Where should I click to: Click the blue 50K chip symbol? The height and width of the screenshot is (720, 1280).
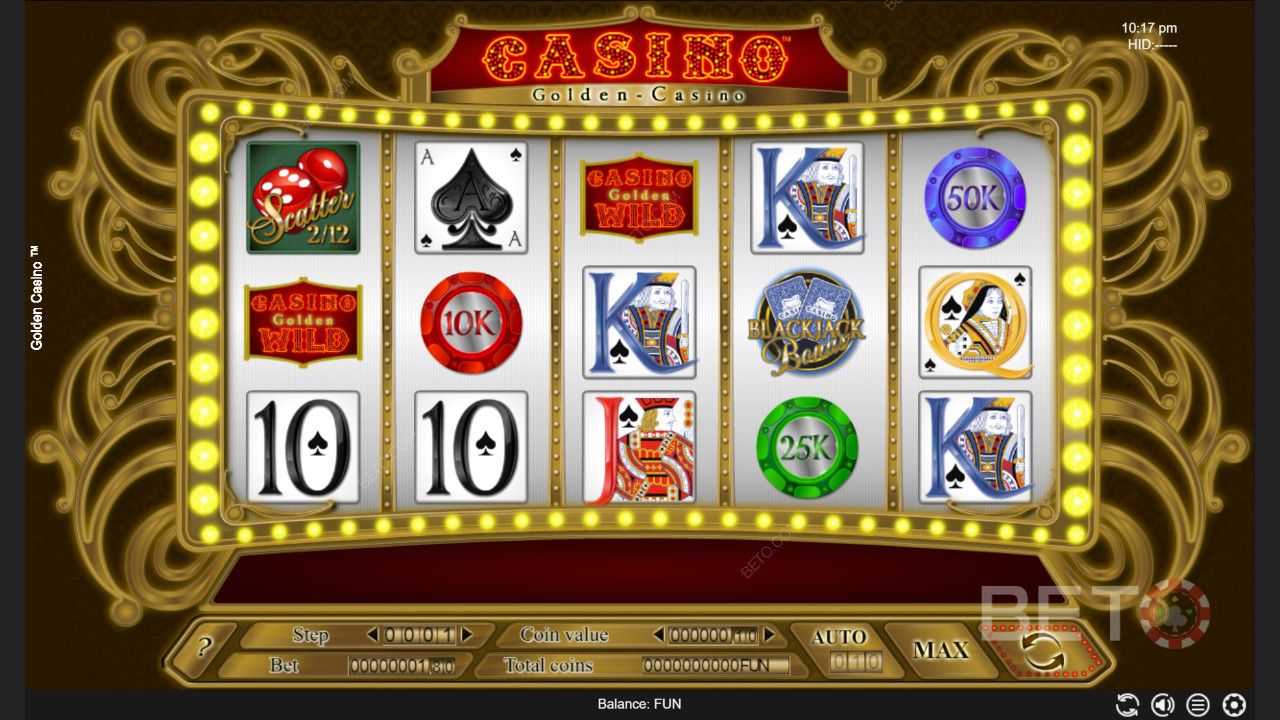(x=974, y=196)
